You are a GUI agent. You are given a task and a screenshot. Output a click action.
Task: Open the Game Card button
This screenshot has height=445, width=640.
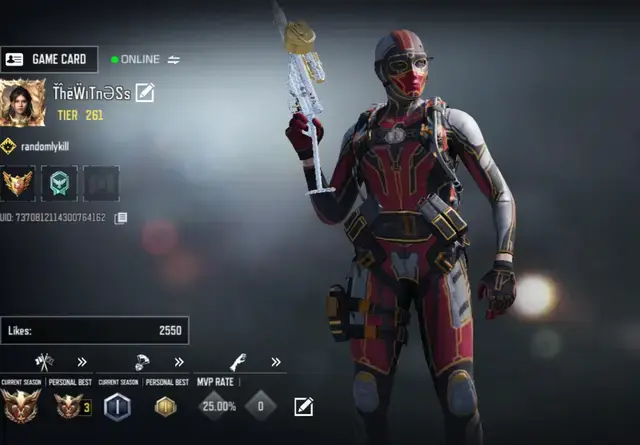pyautogui.click(x=50, y=59)
